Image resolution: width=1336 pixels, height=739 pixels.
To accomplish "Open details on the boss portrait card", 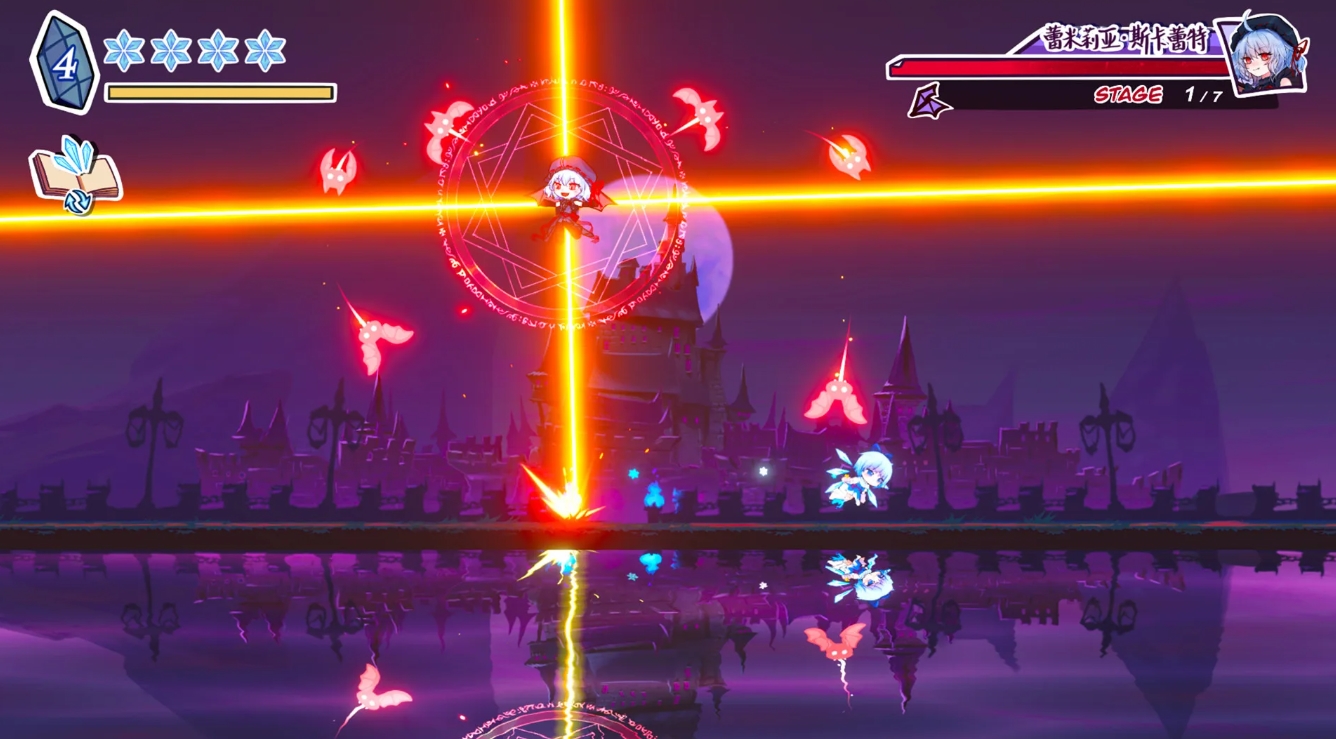I will pyautogui.click(x=1263, y=57).
